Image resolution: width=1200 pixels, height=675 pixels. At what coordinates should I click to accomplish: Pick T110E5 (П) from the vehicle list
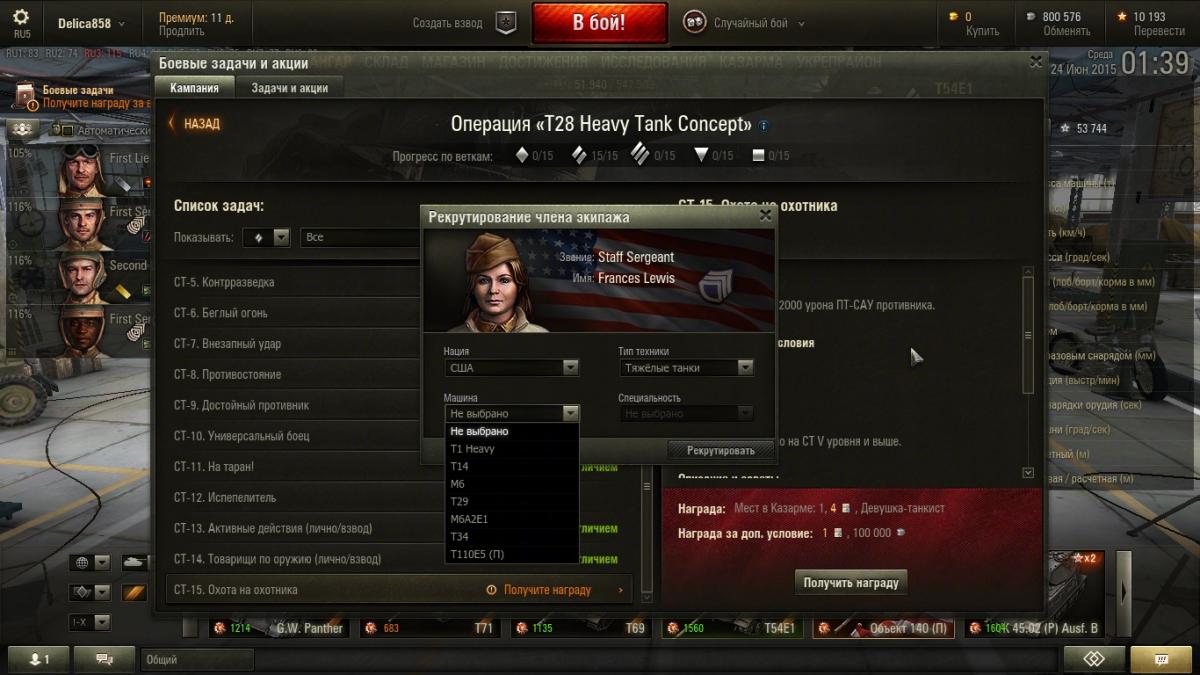[x=477, y=554]
